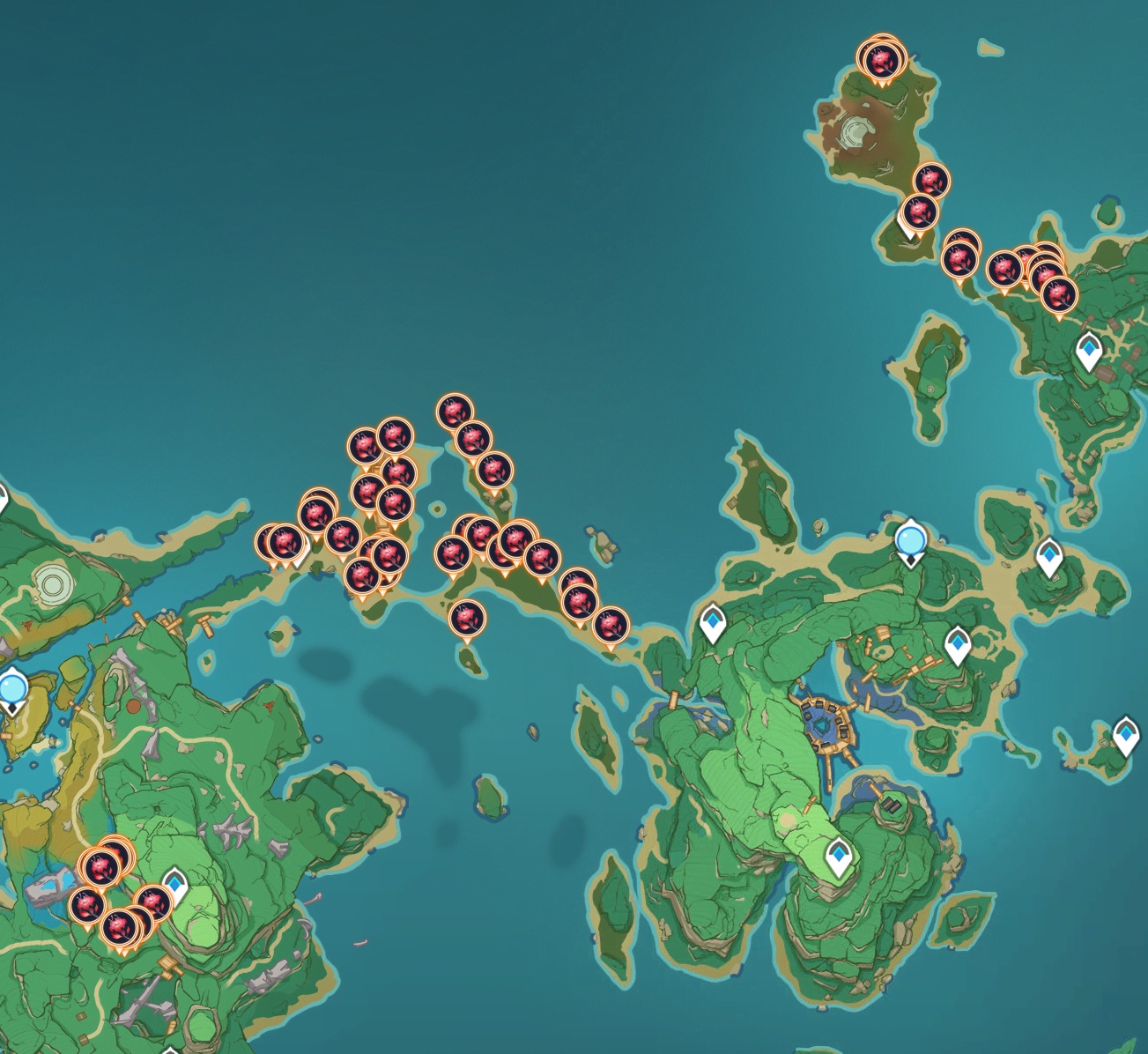Viewport: 1148px width, 1054px height.
Task: Click the blue orb marker on the yellow southwest peninsula
Action: [x=12, y=689]
